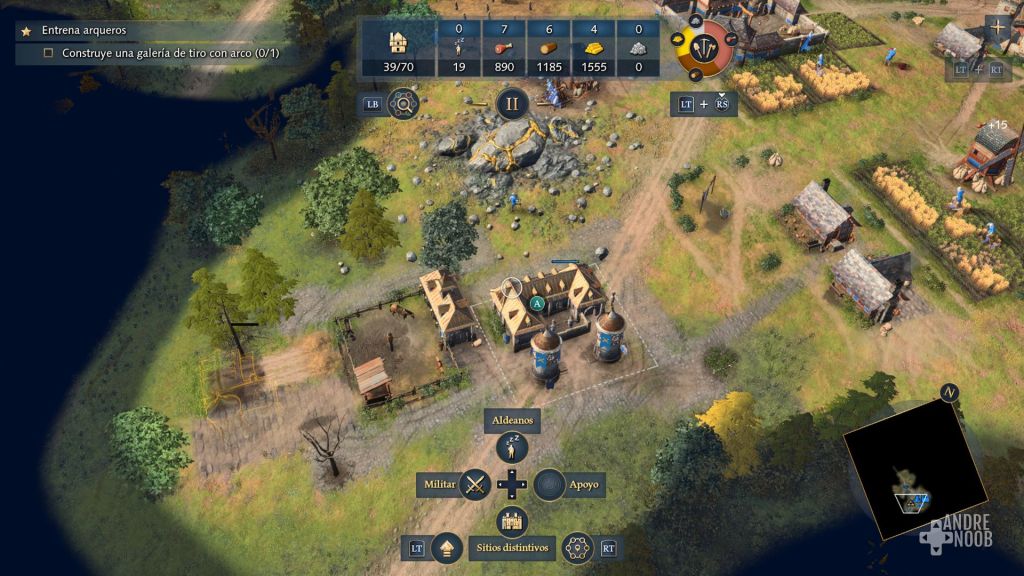Click the villager tools radial wheel
This screenshot has height=576, width=1024.
(706, 47)
